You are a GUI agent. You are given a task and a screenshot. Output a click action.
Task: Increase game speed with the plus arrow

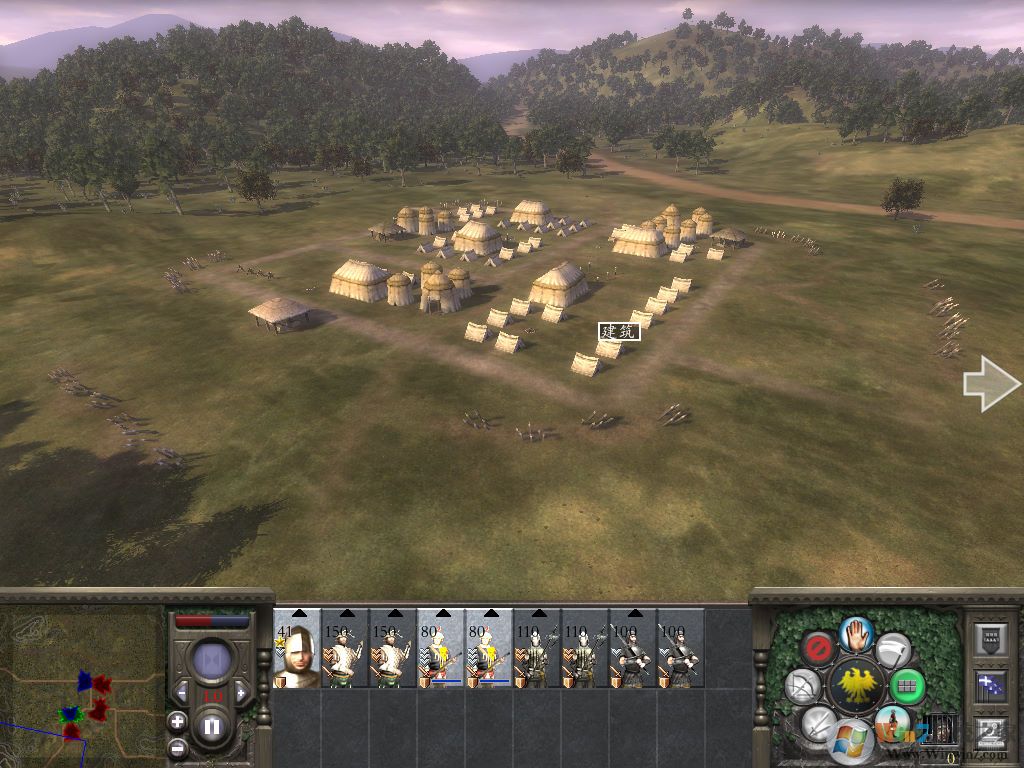pos(240,694)
